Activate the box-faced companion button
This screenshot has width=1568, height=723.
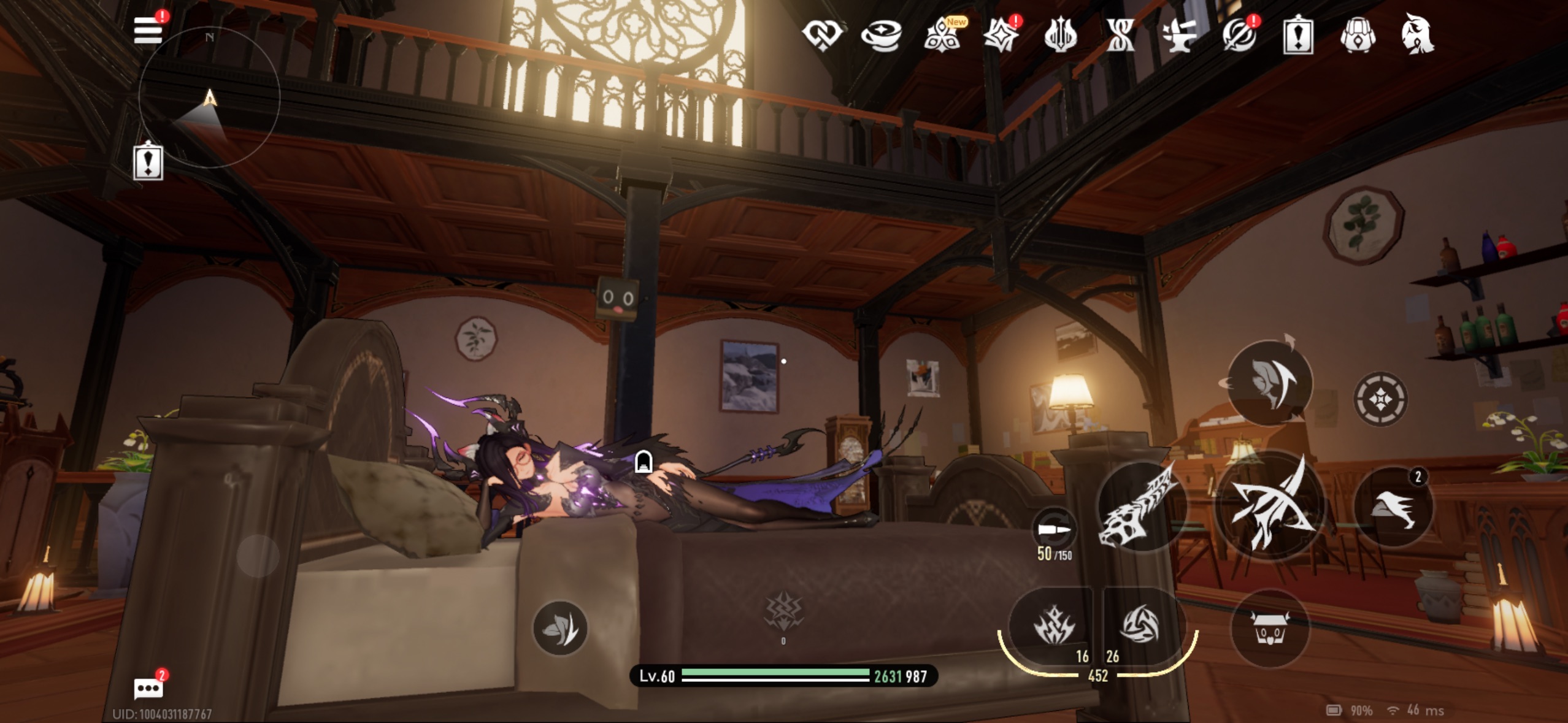pyautogui.click(x=1269, y=628)
